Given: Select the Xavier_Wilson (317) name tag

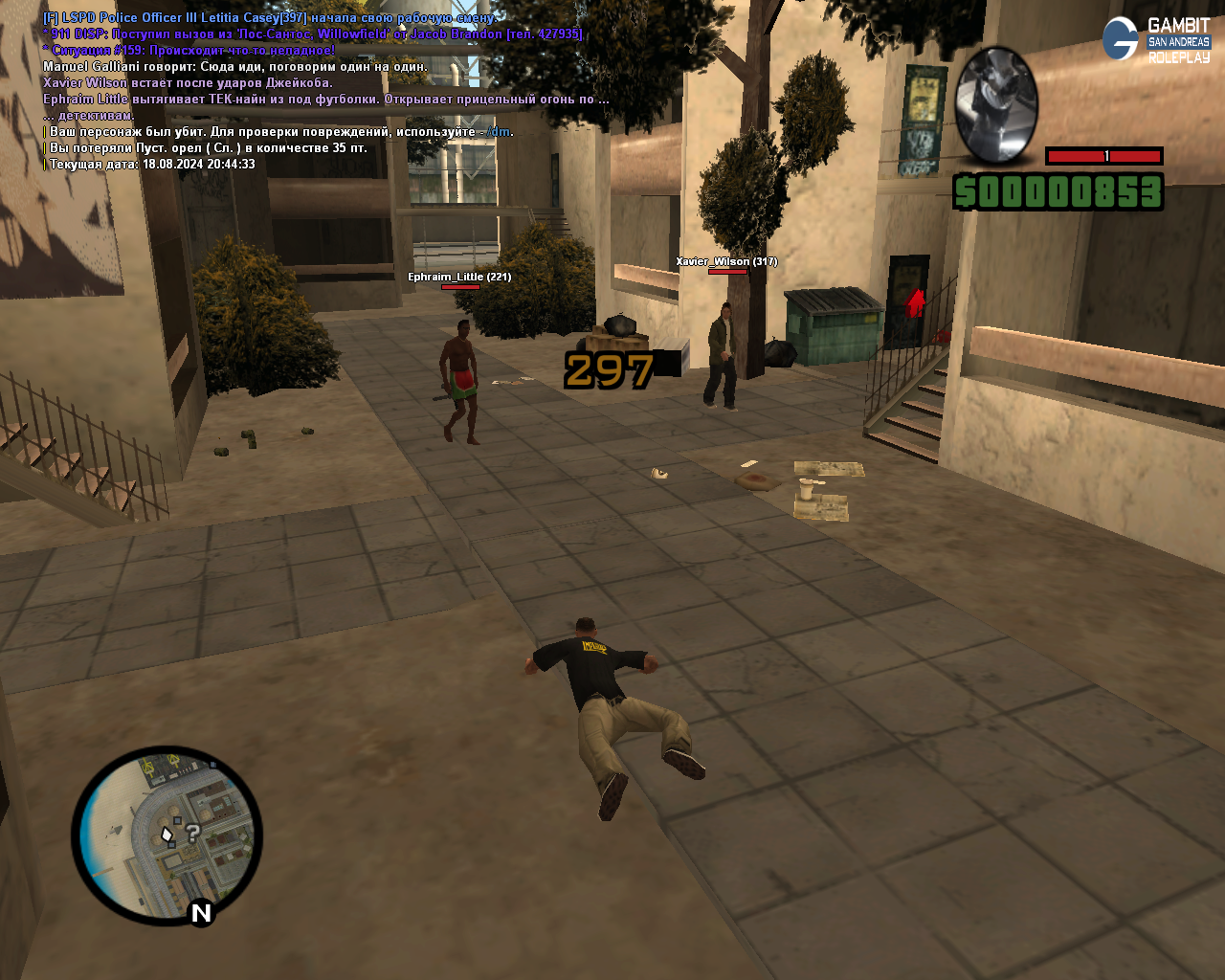Looking at the screenshot, I should (x=726, y=261).
